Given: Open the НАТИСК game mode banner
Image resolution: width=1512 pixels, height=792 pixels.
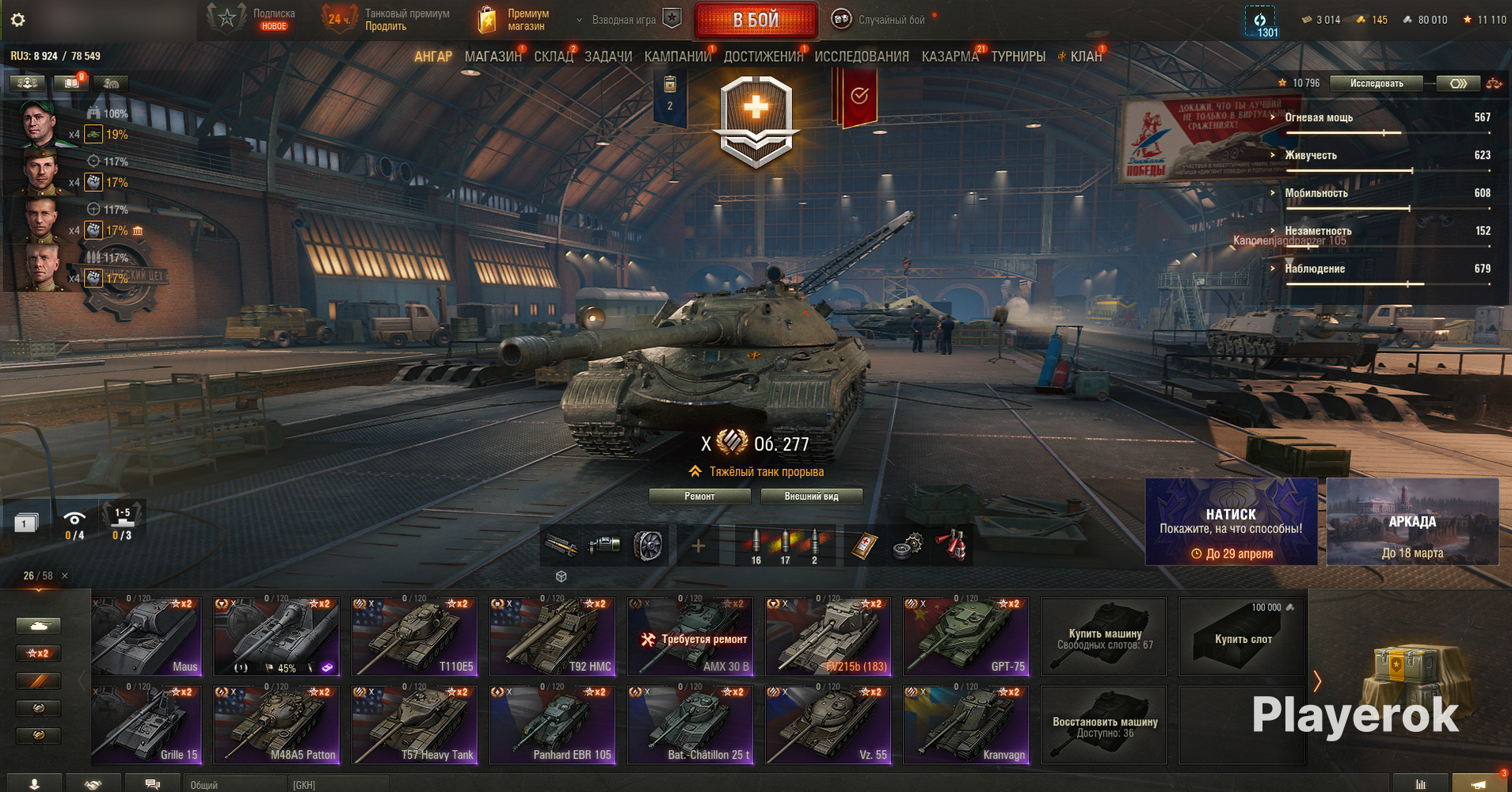Looking at the screenshot, I should pos(1231,521).
